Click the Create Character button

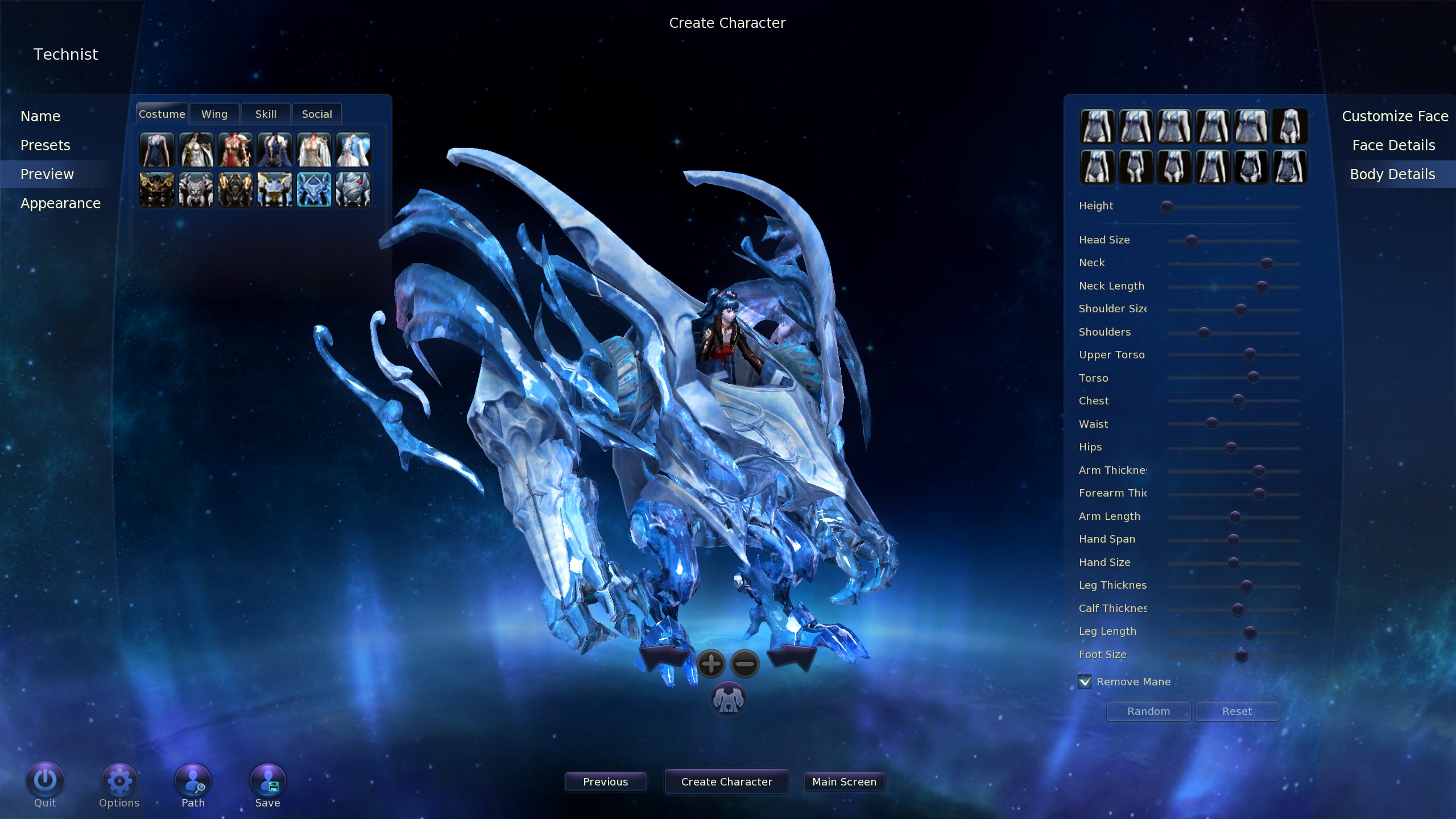pyautogui.click(x=726, y=782)
